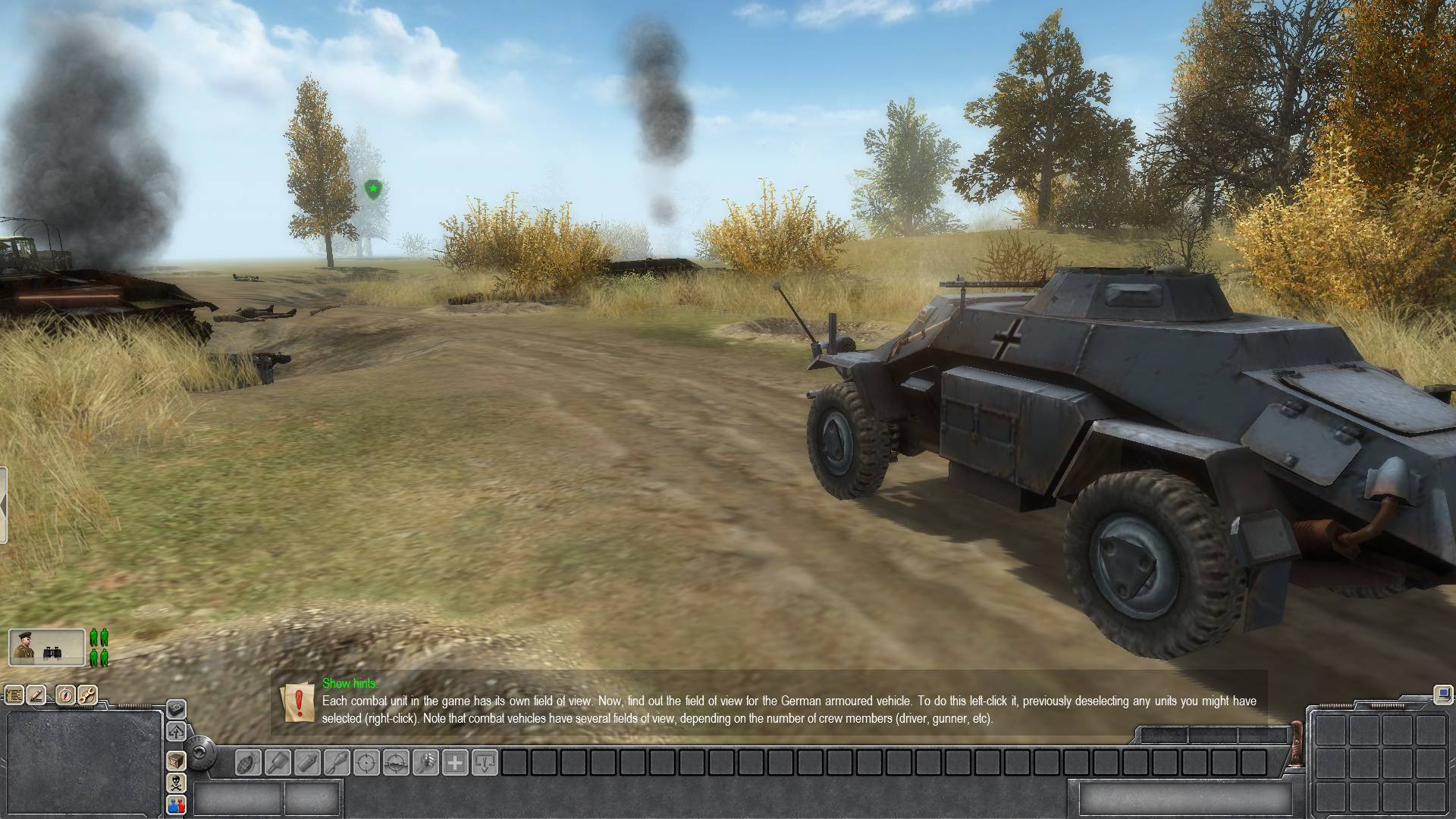This screenshot has height=819, width=1456.
Task: Click the Show hints exclamation note icon
Action: tap(298, 702)
